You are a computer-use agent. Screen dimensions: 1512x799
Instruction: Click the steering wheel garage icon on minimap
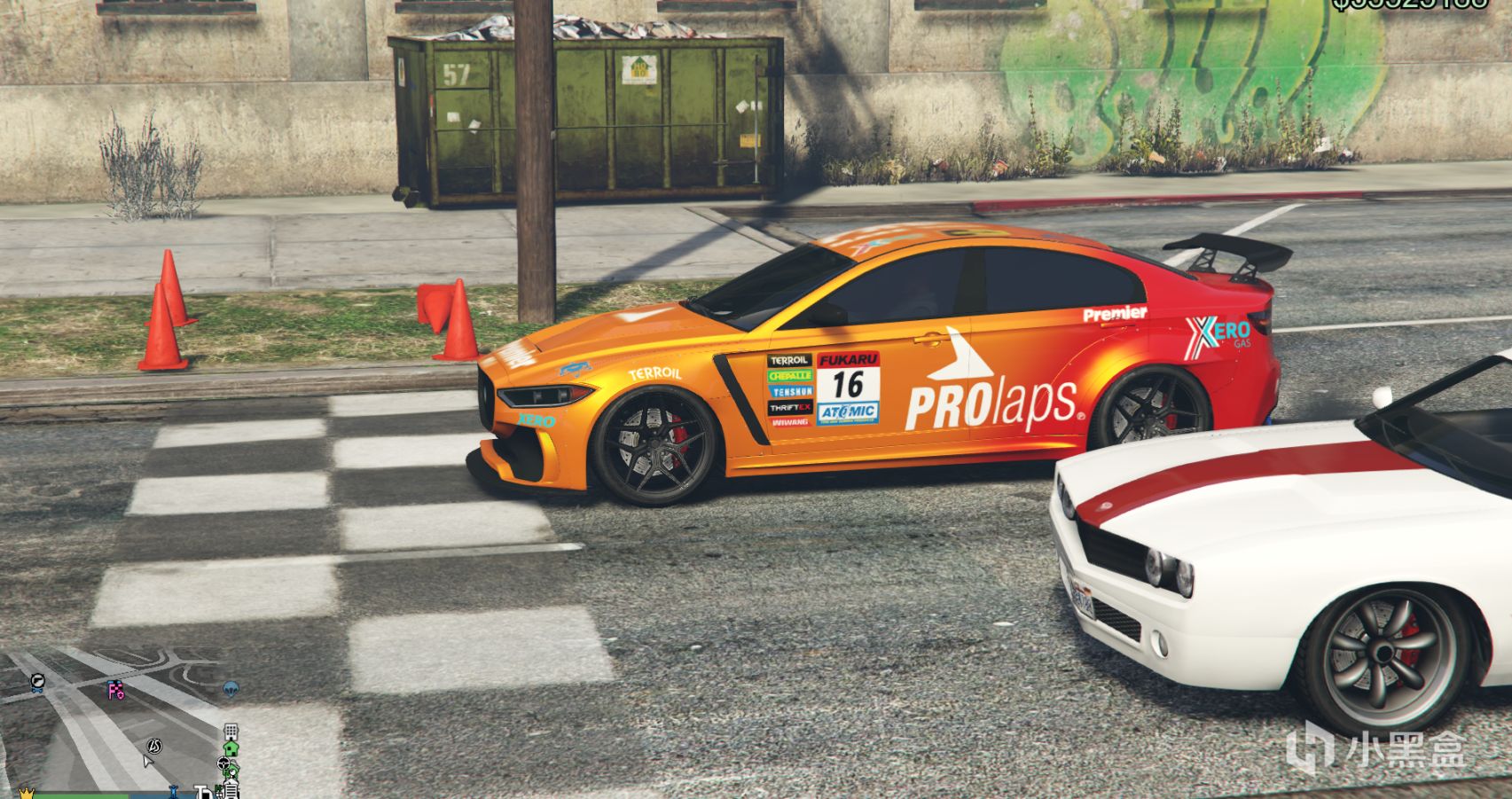click(x=223, y=764)
